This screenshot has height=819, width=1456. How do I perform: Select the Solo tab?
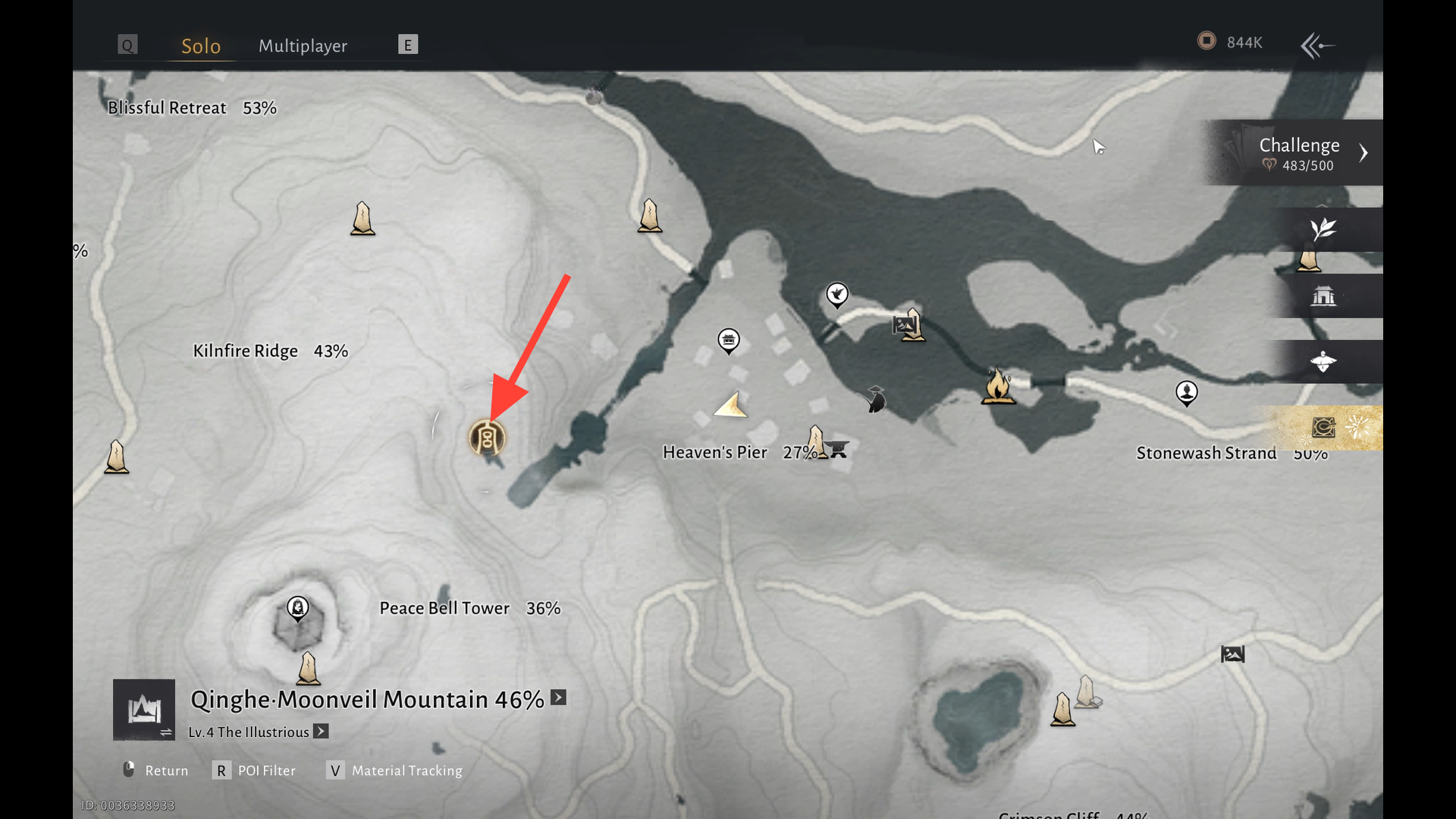coord(201,45)
